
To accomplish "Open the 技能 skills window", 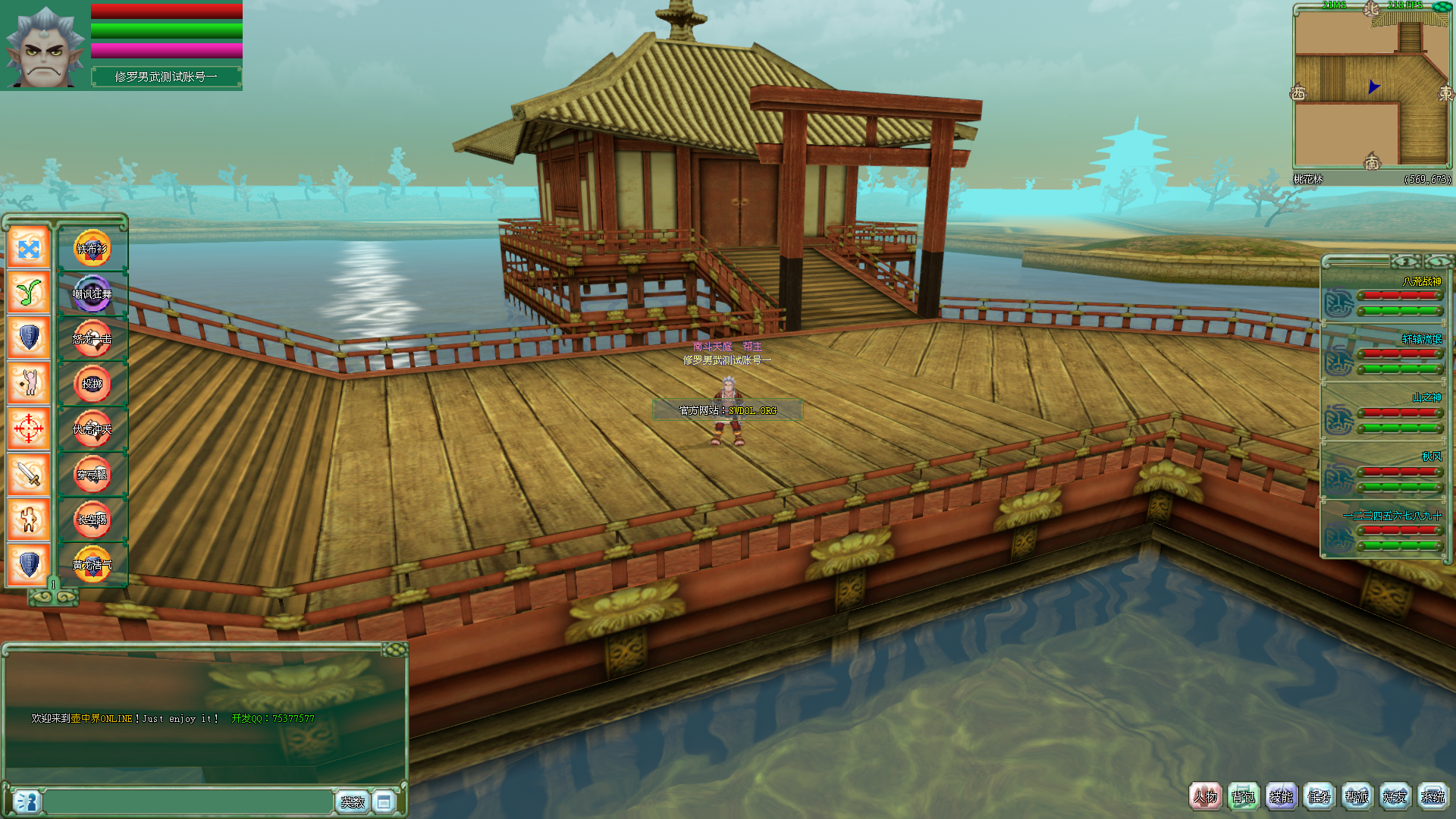I will pyautogui.click(x=1281, y=797).
